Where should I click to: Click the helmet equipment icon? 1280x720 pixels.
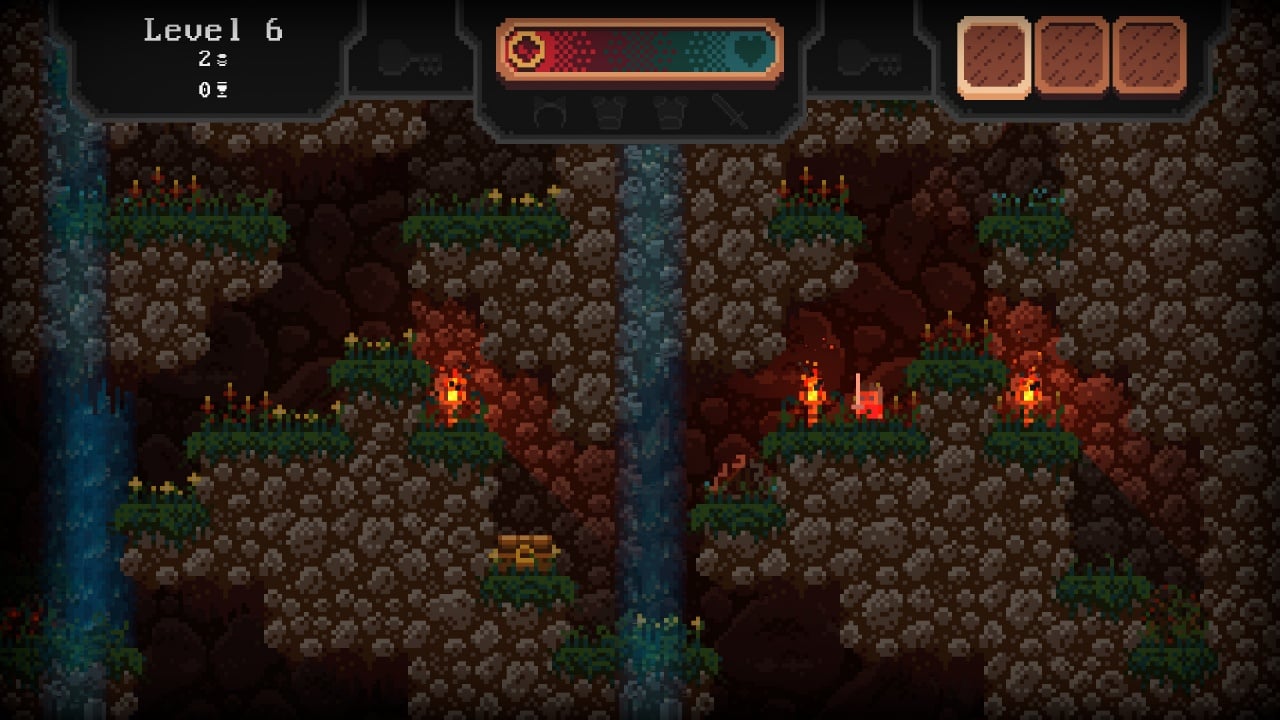tap(549, 114)
